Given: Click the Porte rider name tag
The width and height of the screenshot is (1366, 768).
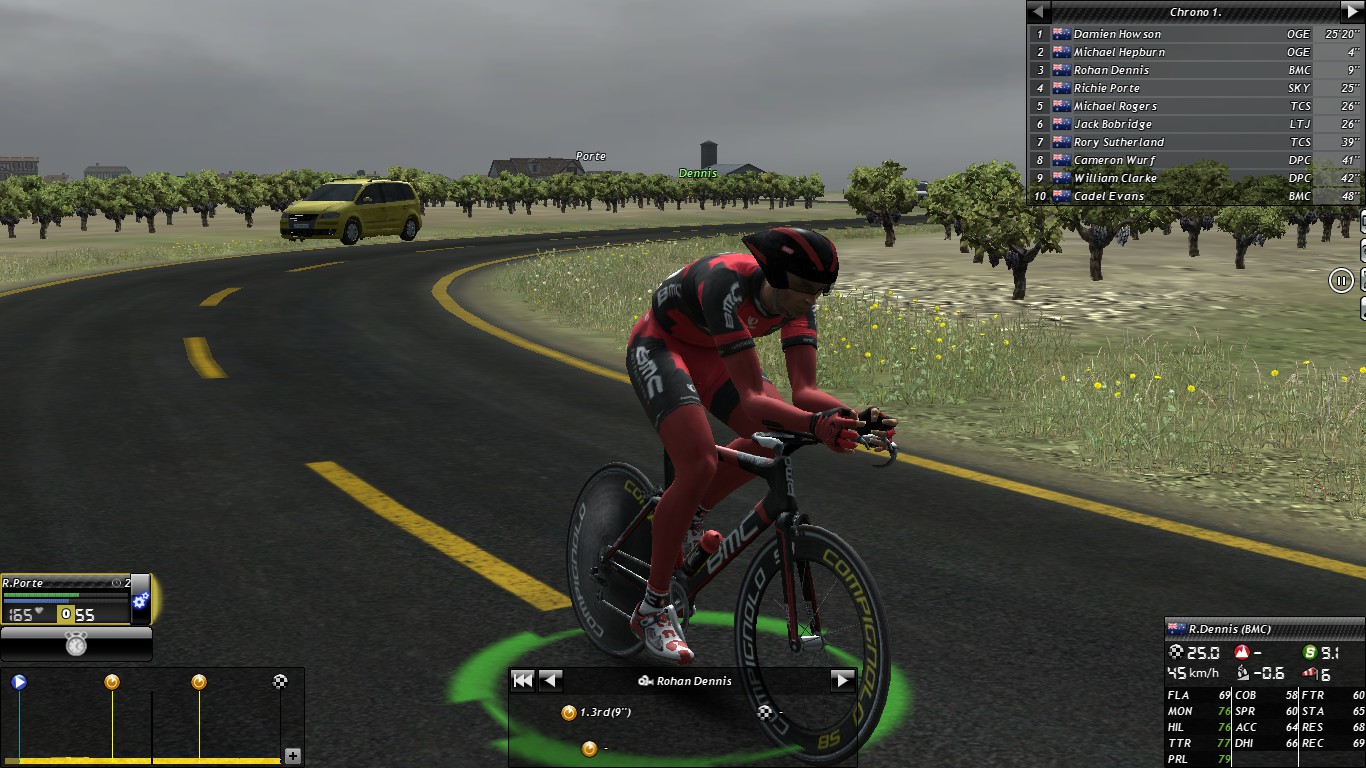Looking at the screenshot, I should click(590, 156).
